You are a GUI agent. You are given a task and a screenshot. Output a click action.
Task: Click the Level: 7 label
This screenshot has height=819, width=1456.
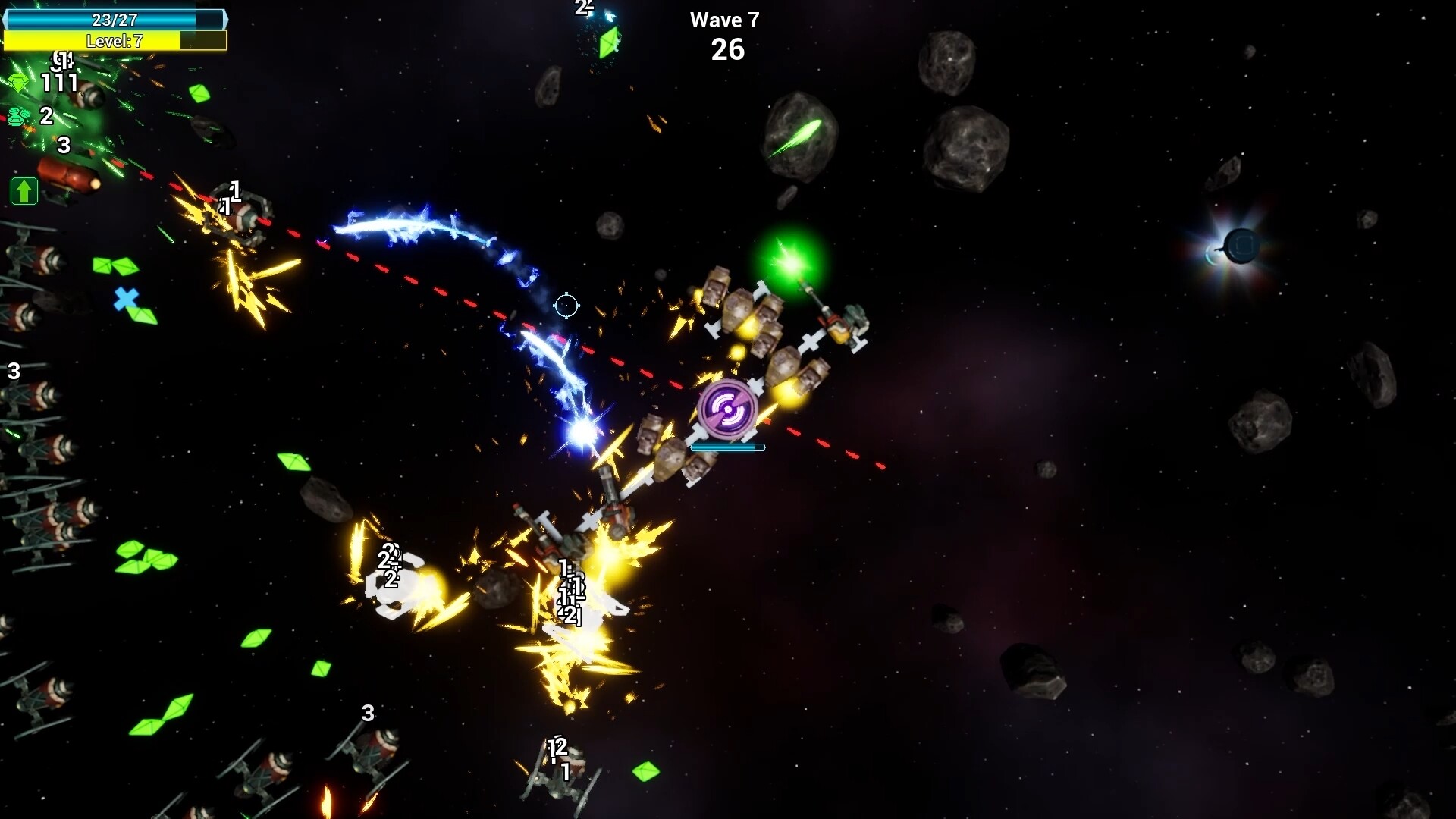pos(114,42)
